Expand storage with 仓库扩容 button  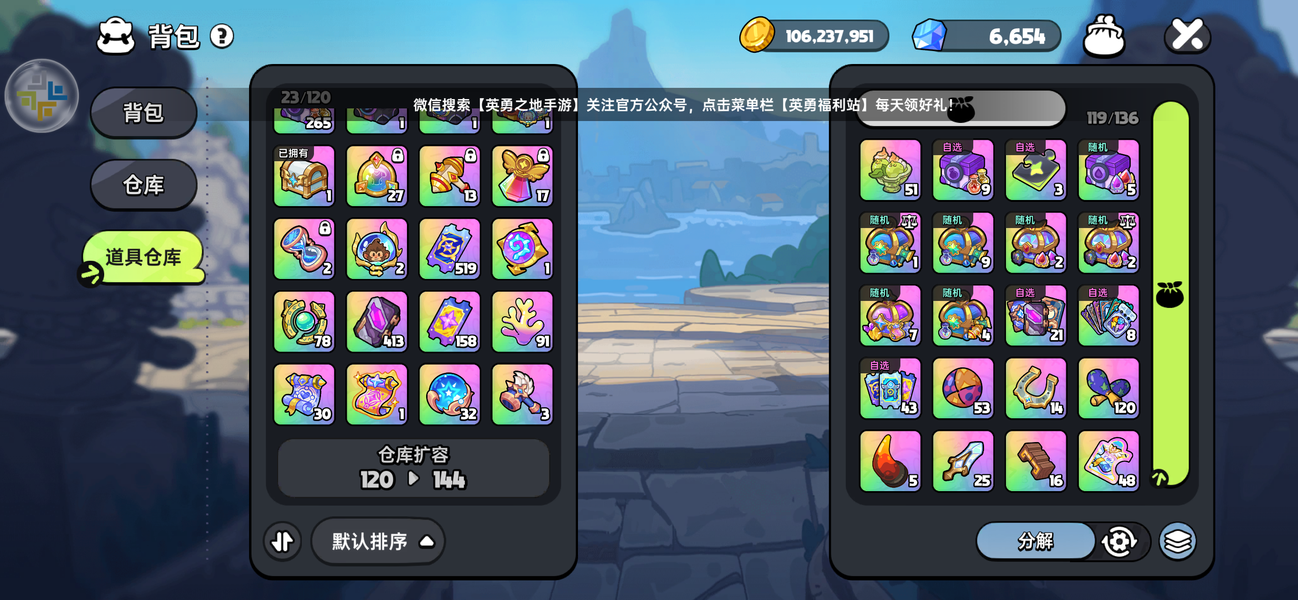(413, 468)
